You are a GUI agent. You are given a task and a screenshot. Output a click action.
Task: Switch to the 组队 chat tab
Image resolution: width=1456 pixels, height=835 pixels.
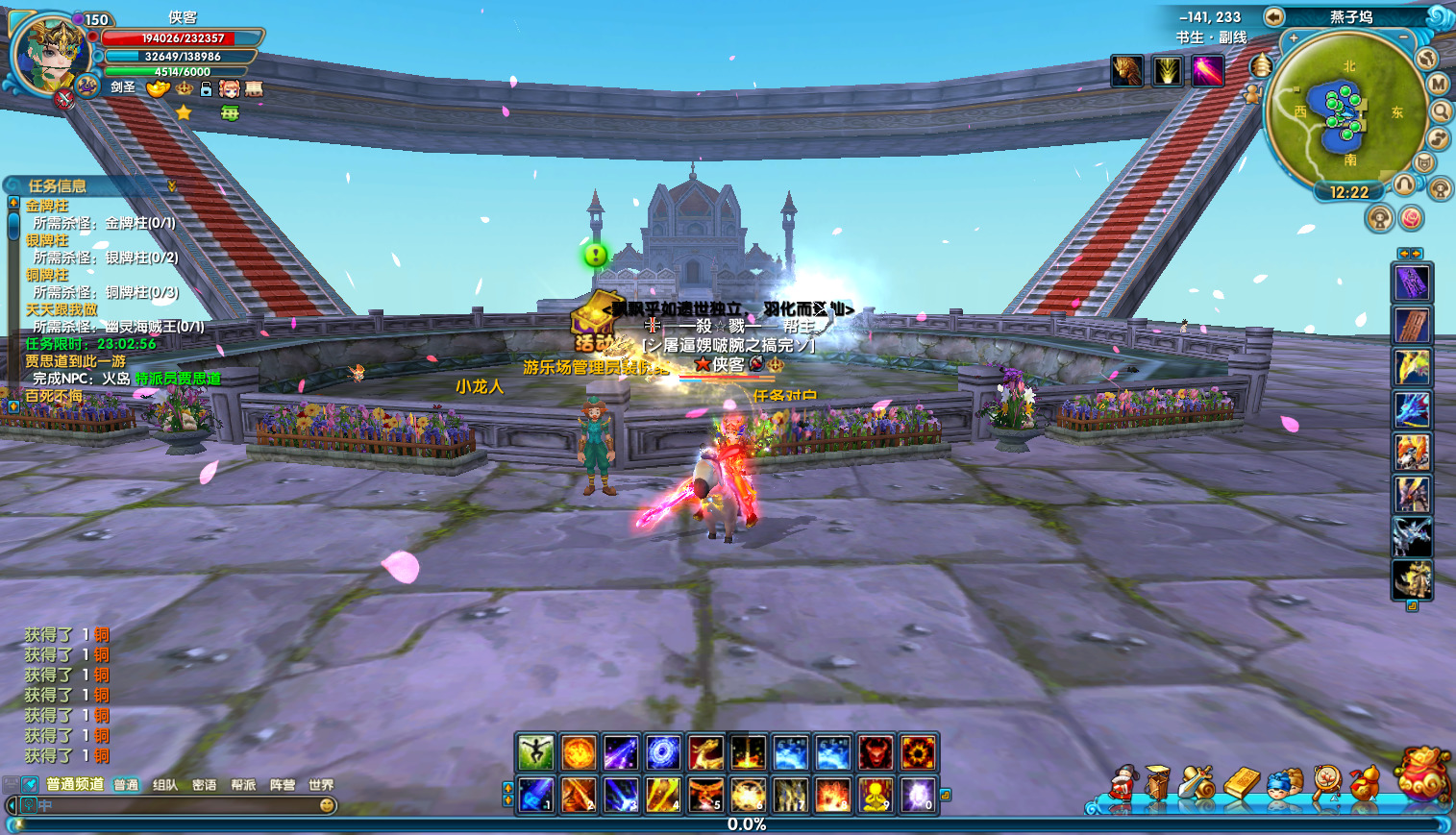point(165,785)
